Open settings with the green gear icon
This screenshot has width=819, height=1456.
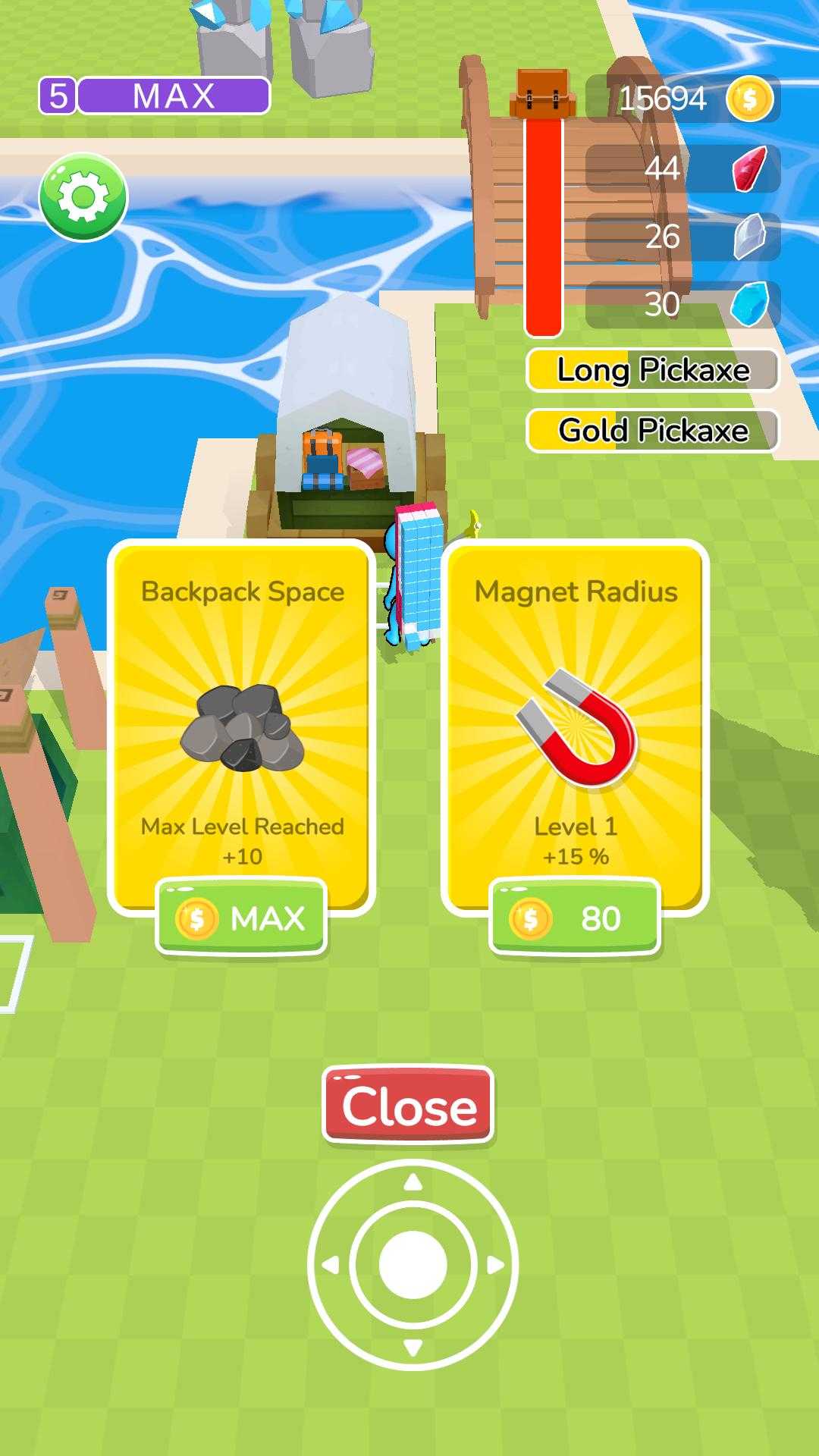pos(83,197)
